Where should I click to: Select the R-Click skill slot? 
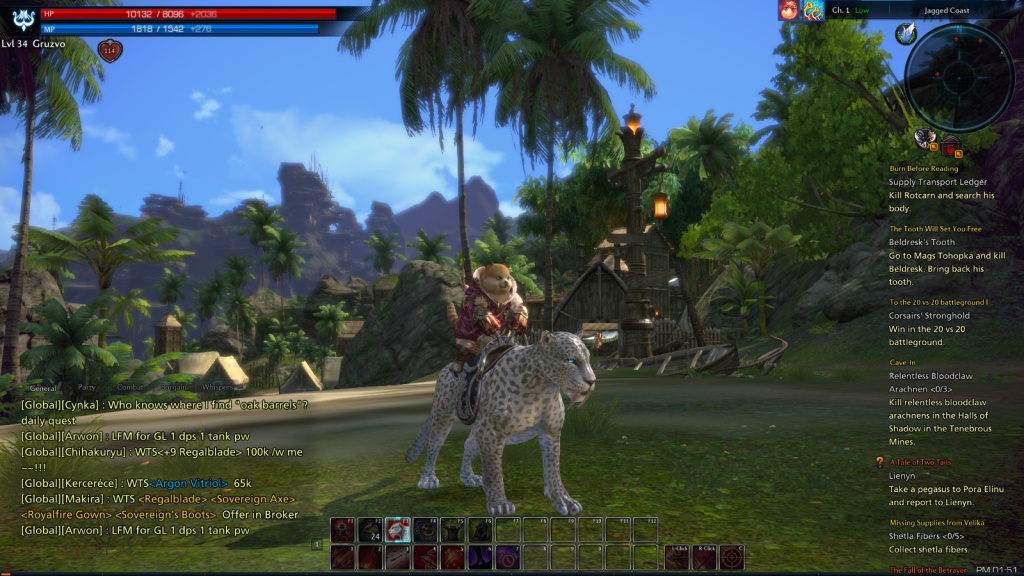point(706,556)
